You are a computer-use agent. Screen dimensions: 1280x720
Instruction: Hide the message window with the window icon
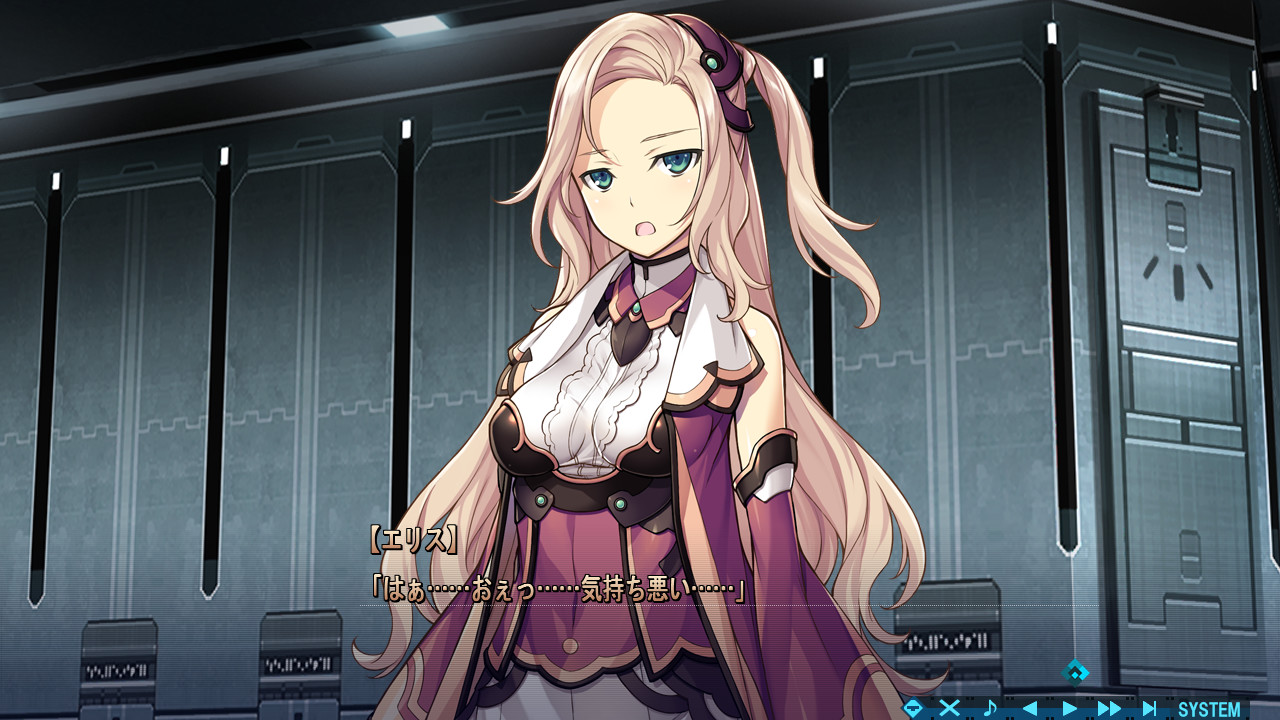point(912,707)
